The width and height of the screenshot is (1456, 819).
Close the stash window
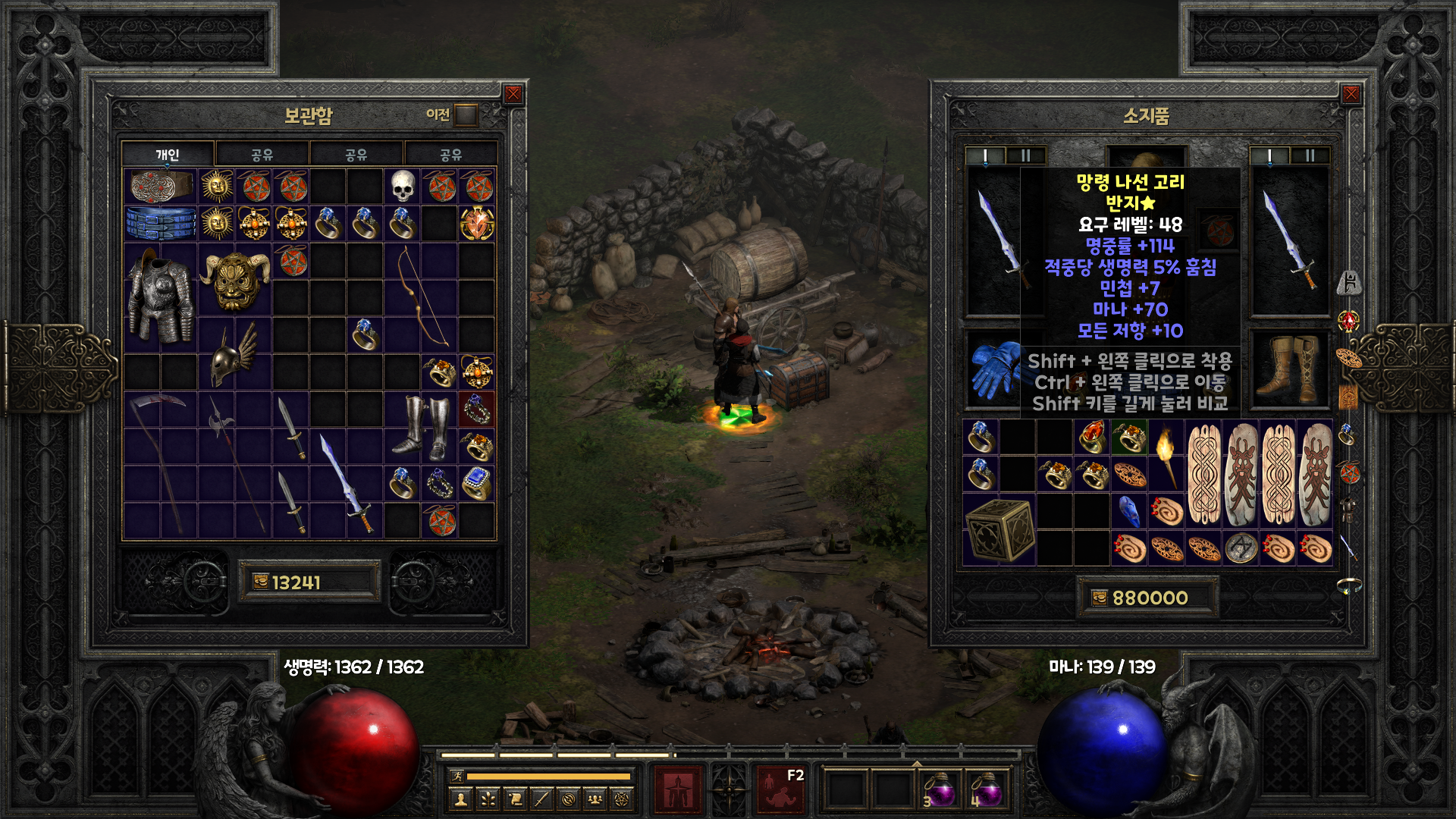[x=513, y=94]
